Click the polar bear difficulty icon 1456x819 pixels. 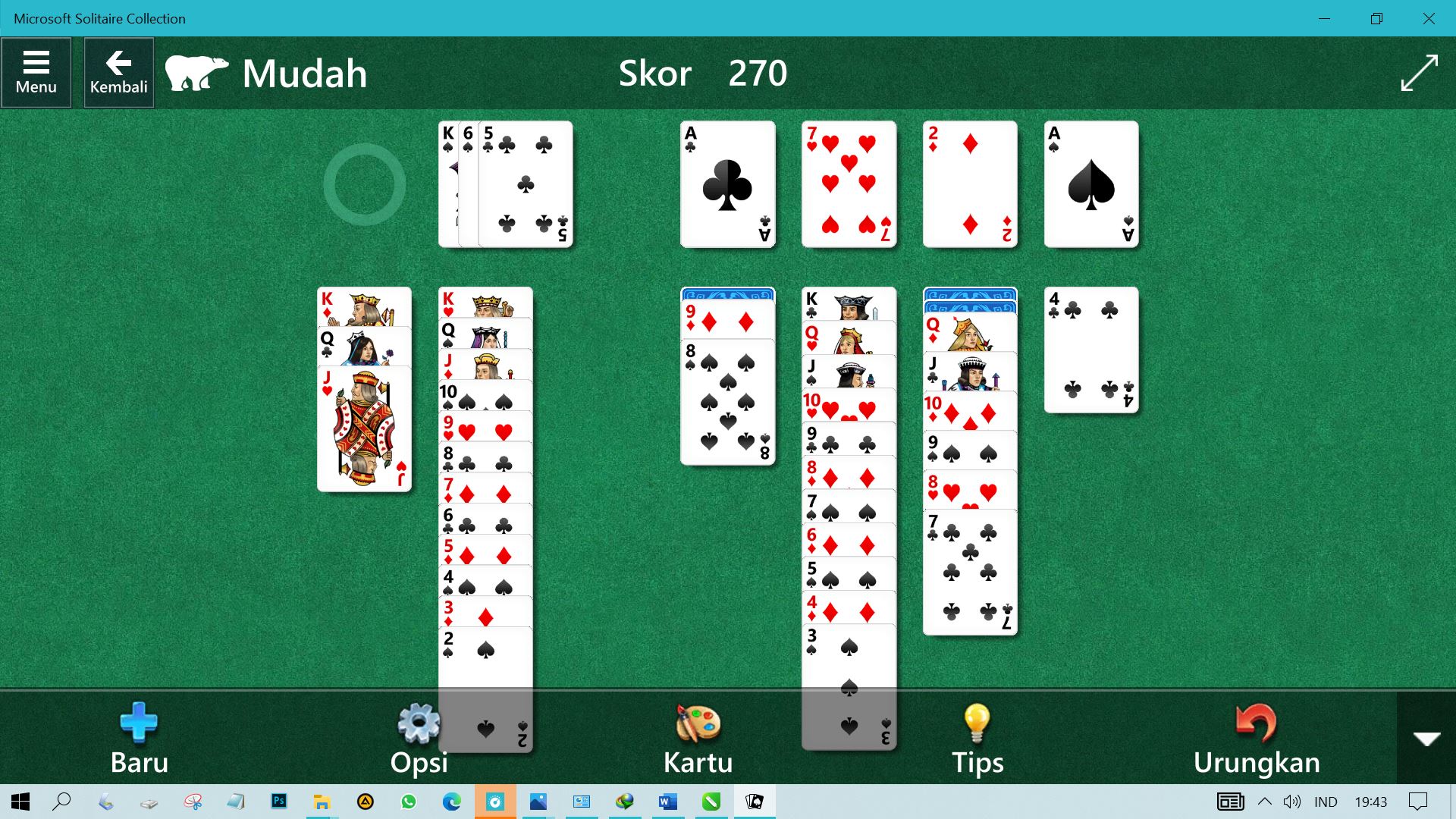point(197,72)
